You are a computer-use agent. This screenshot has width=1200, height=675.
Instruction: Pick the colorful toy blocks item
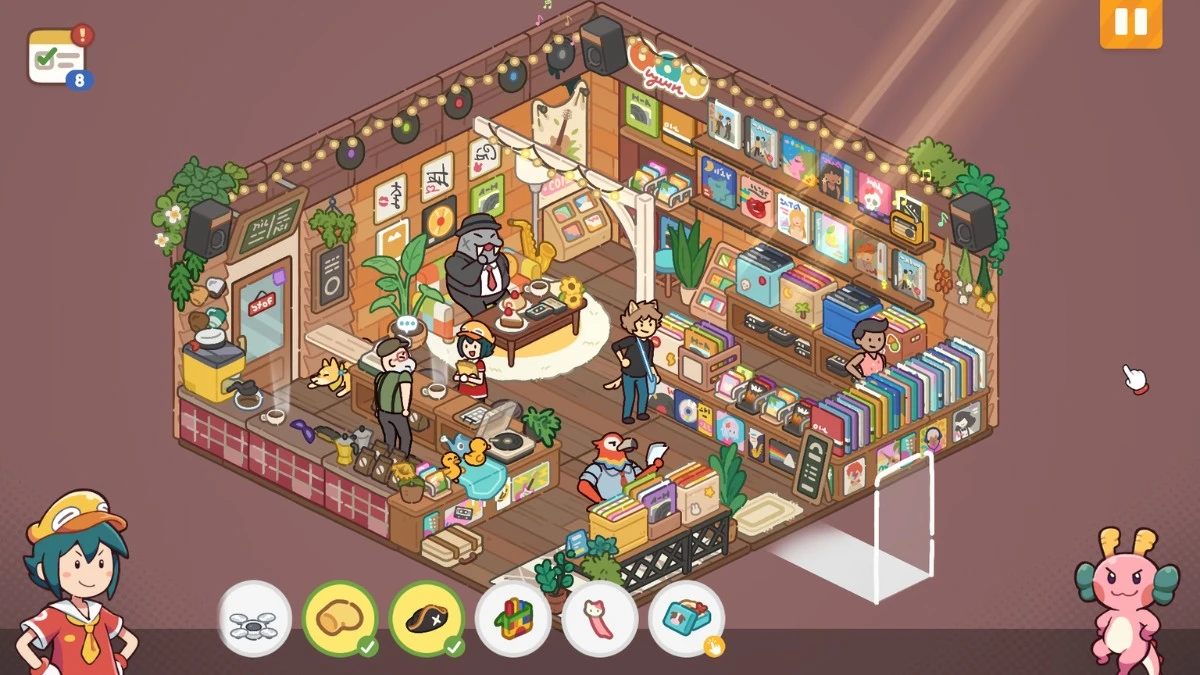(x=513, y=619)
